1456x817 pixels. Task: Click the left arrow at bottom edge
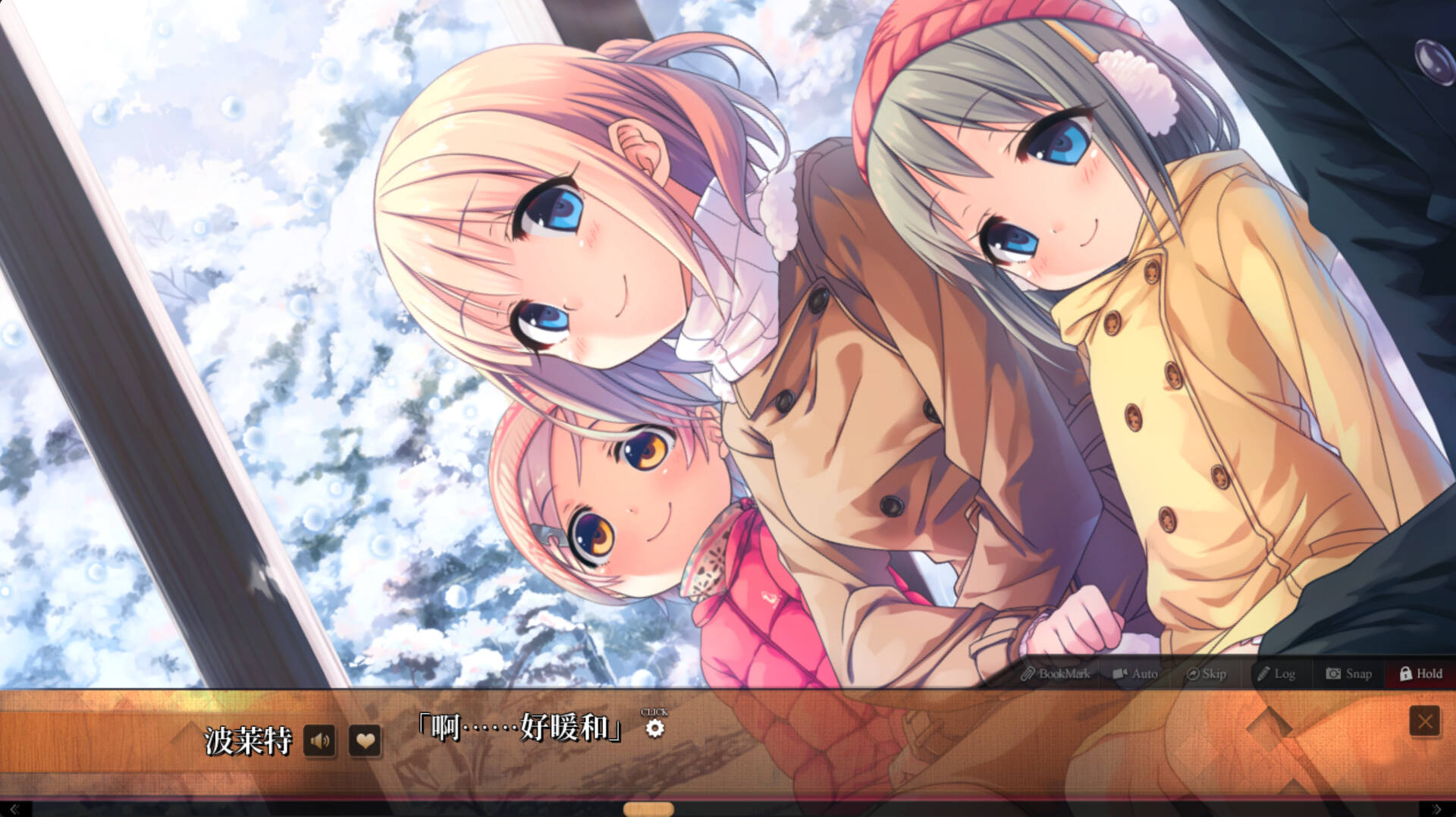pyautogui.click(x=14, y=809)
